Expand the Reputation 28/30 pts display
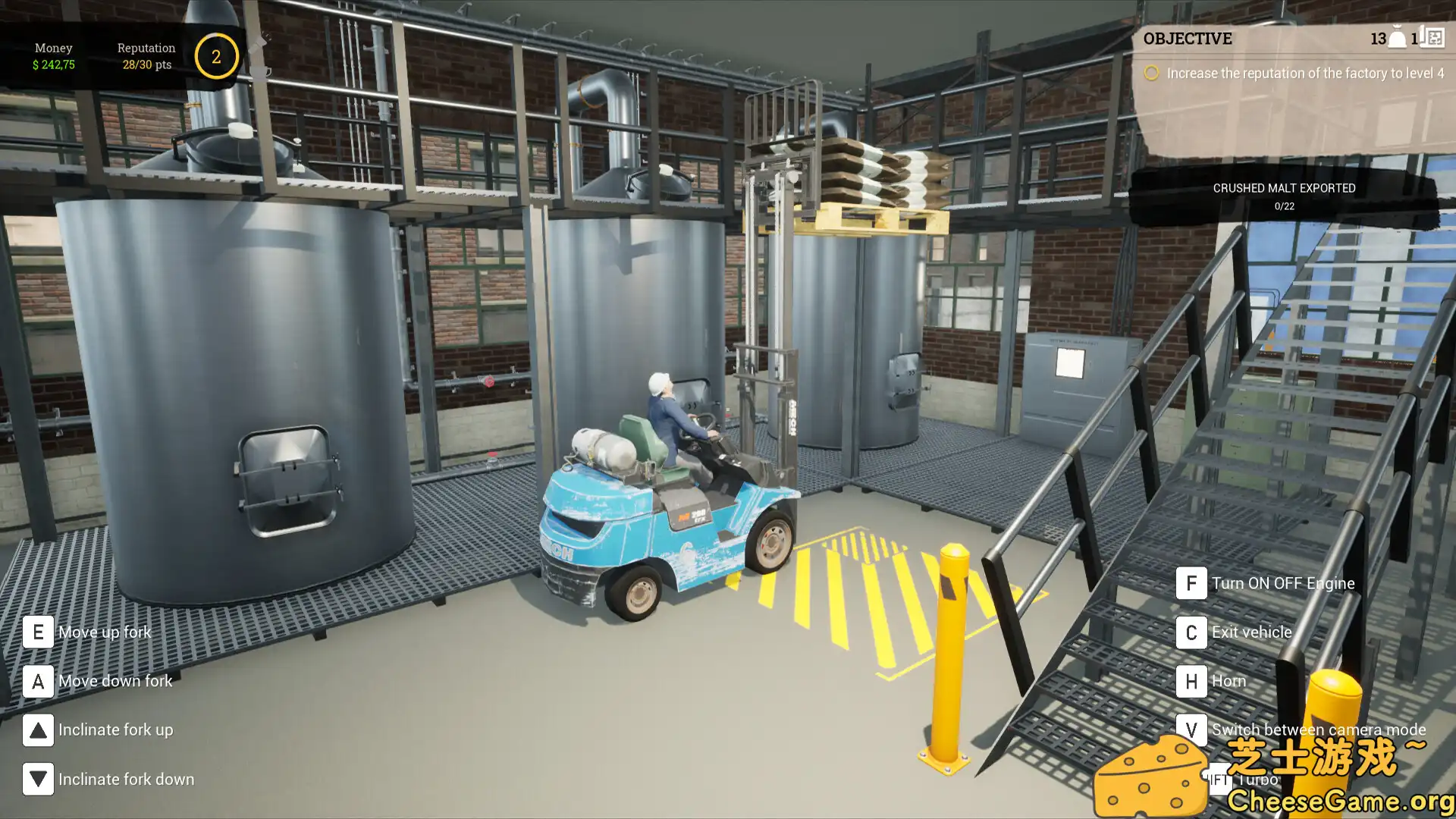The image size is (1456, 819). [146, 64]
